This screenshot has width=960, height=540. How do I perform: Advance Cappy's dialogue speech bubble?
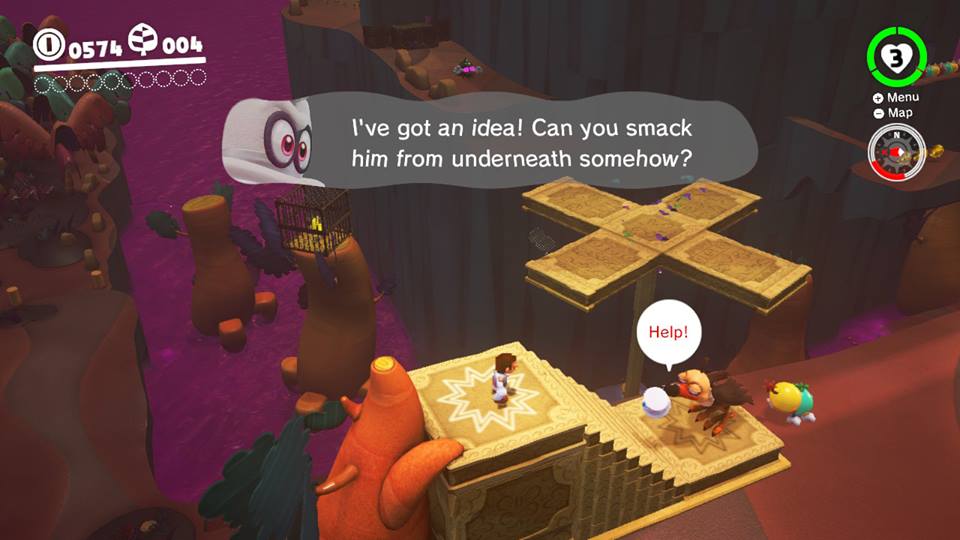(520, 144)
